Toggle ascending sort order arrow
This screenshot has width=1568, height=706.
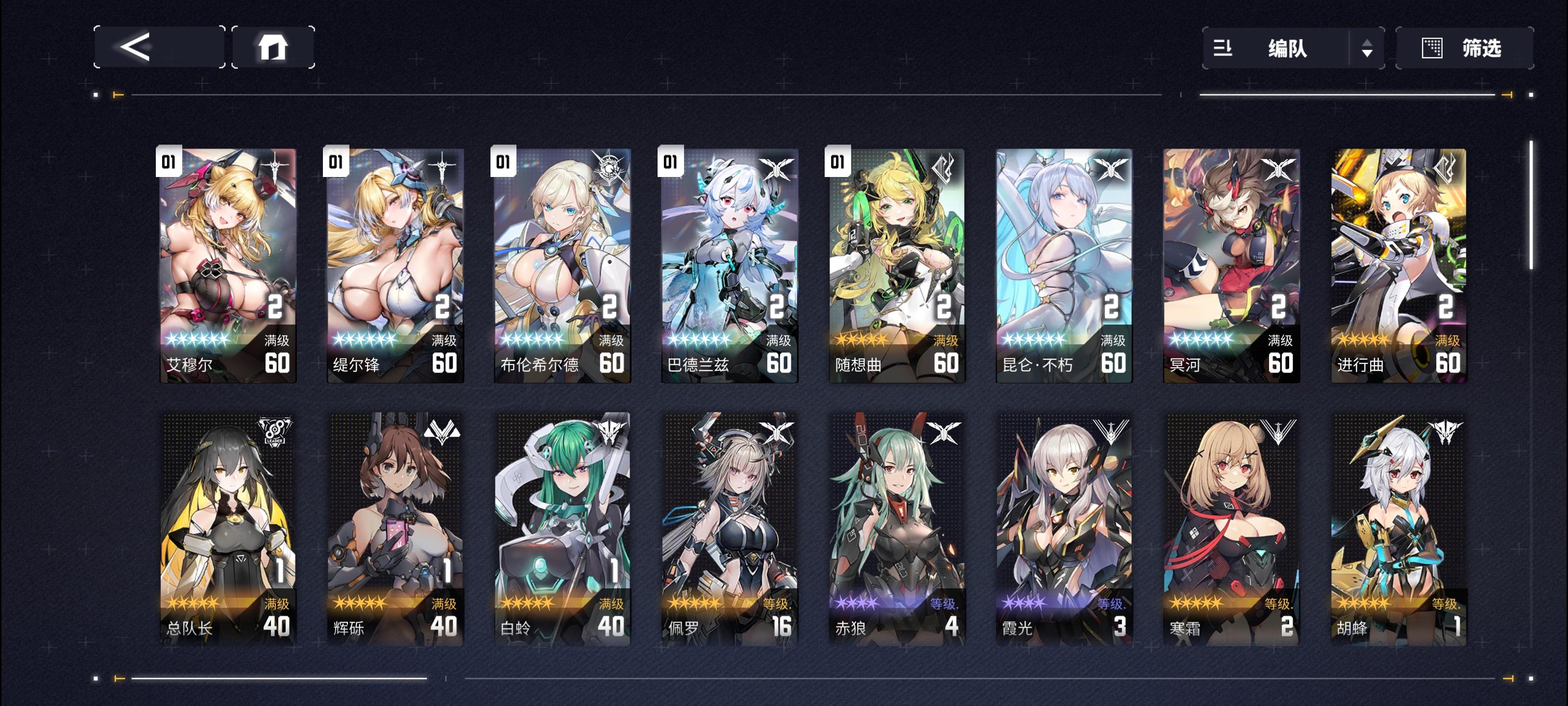coord(1368,44)
